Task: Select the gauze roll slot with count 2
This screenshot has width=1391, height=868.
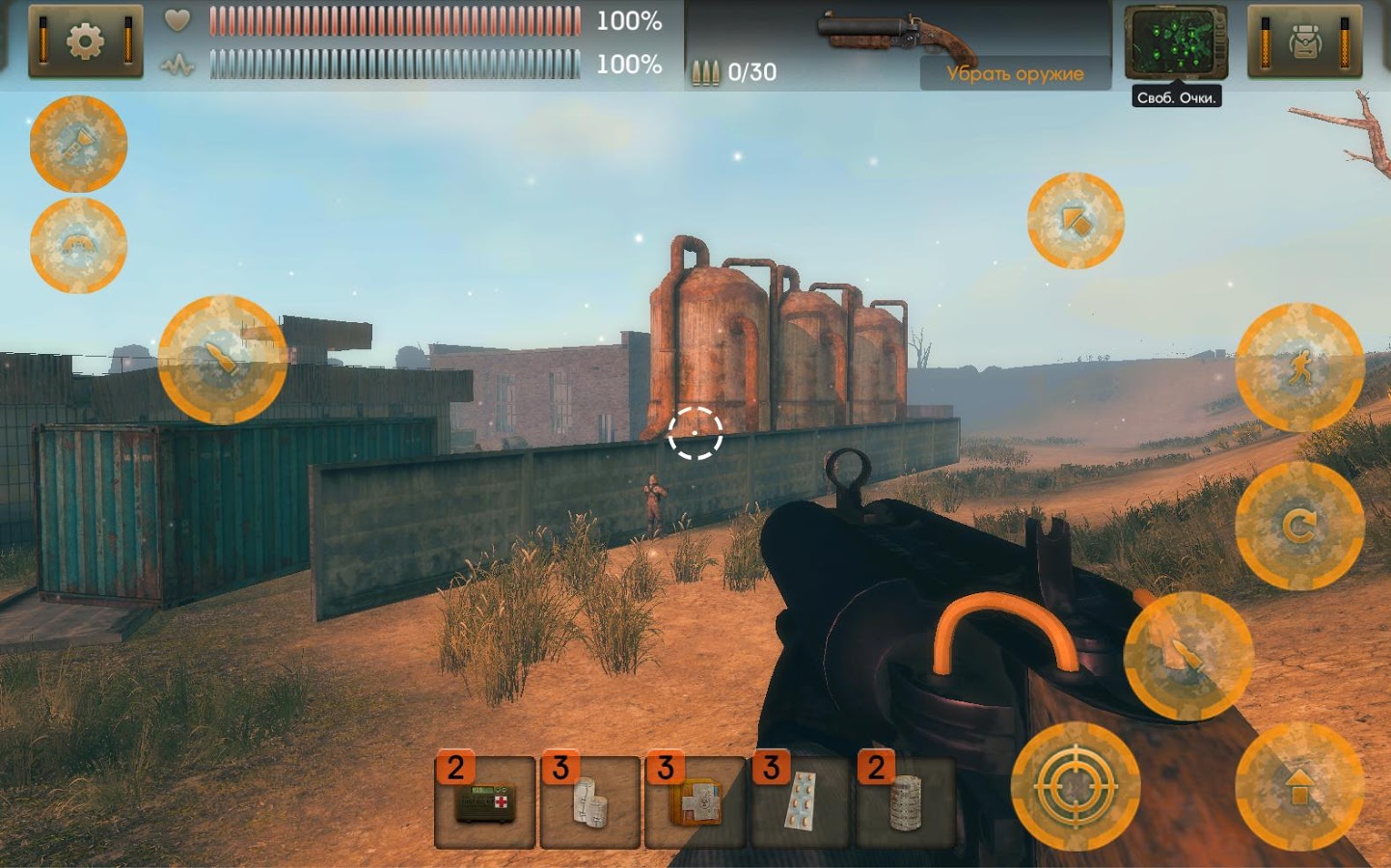Action: (906, 802)
